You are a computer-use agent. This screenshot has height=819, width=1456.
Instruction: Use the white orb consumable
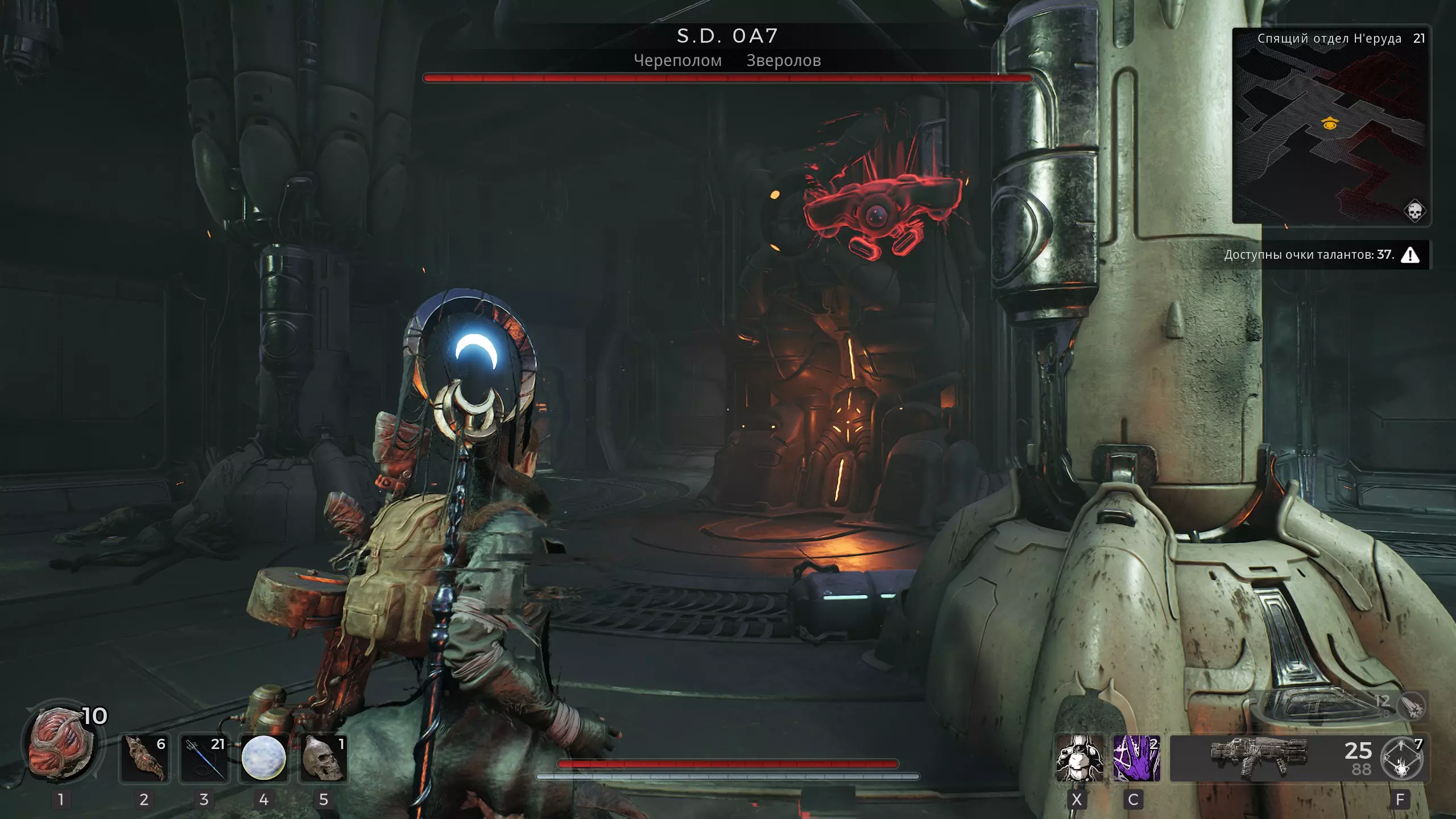tap(263, 758)
